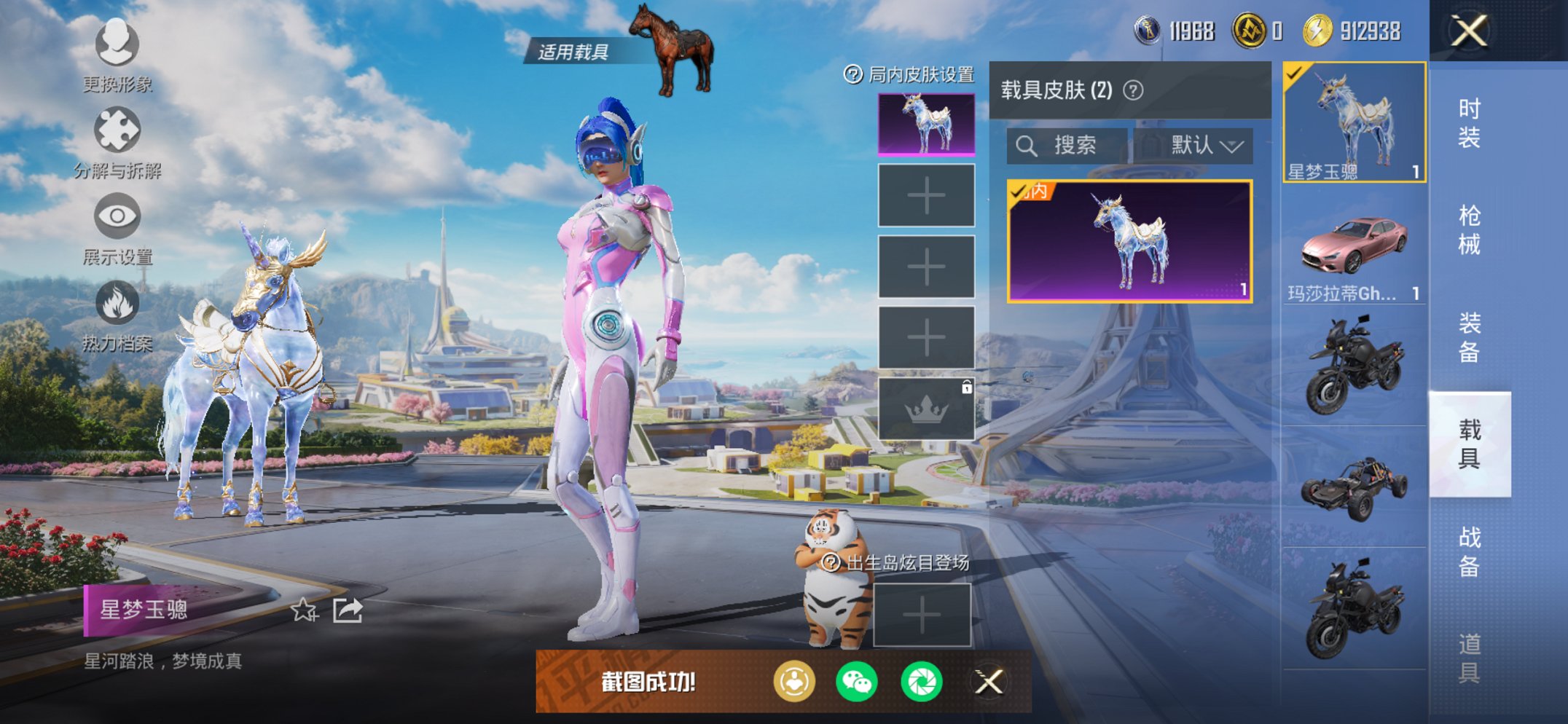1568x724 pixels.
Task: Toggle the checked mark on the unicorn skin card
Action: (1018, 194)
